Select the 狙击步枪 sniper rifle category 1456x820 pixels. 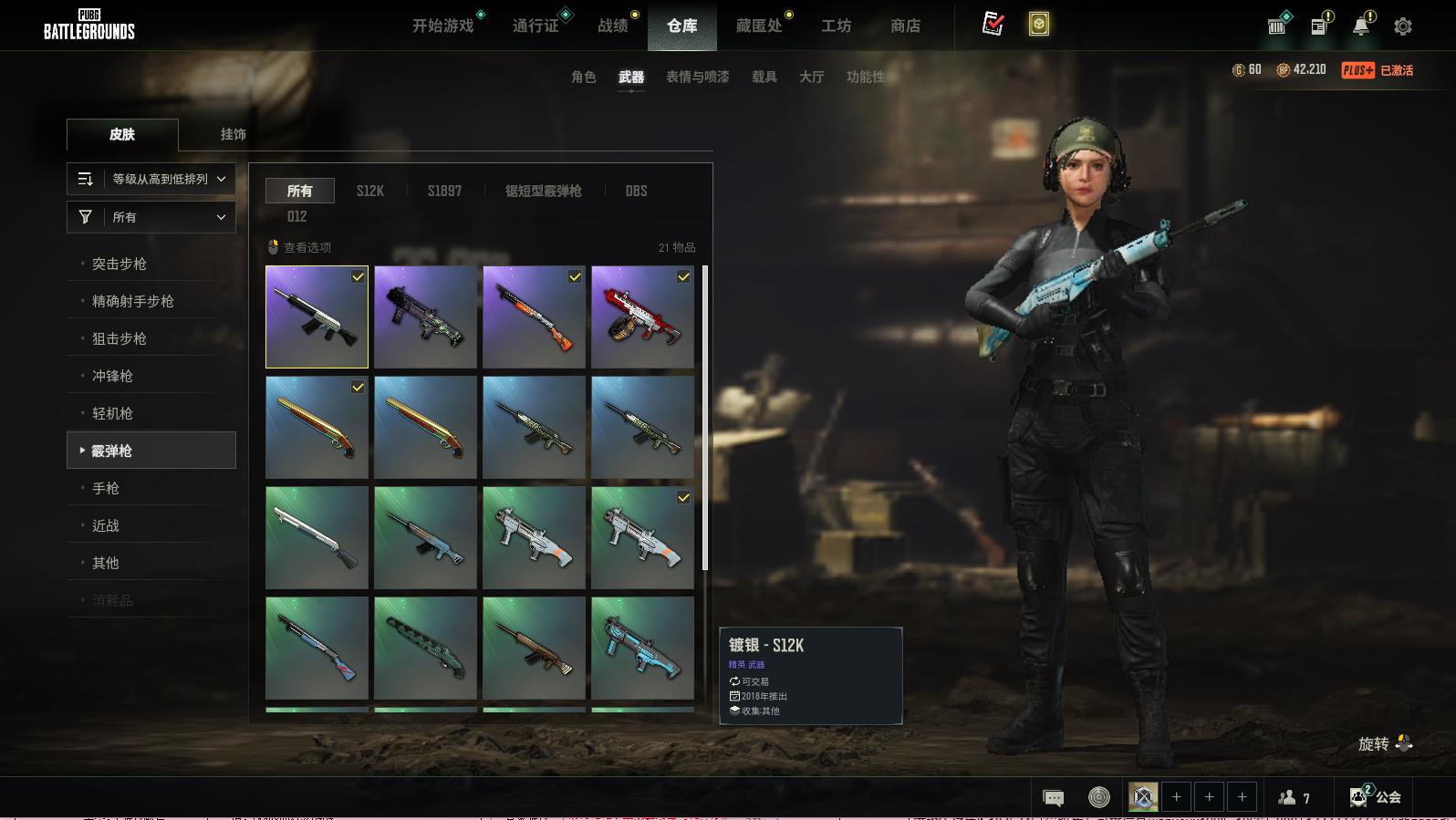pyautogui.click(x=120, y=338)
